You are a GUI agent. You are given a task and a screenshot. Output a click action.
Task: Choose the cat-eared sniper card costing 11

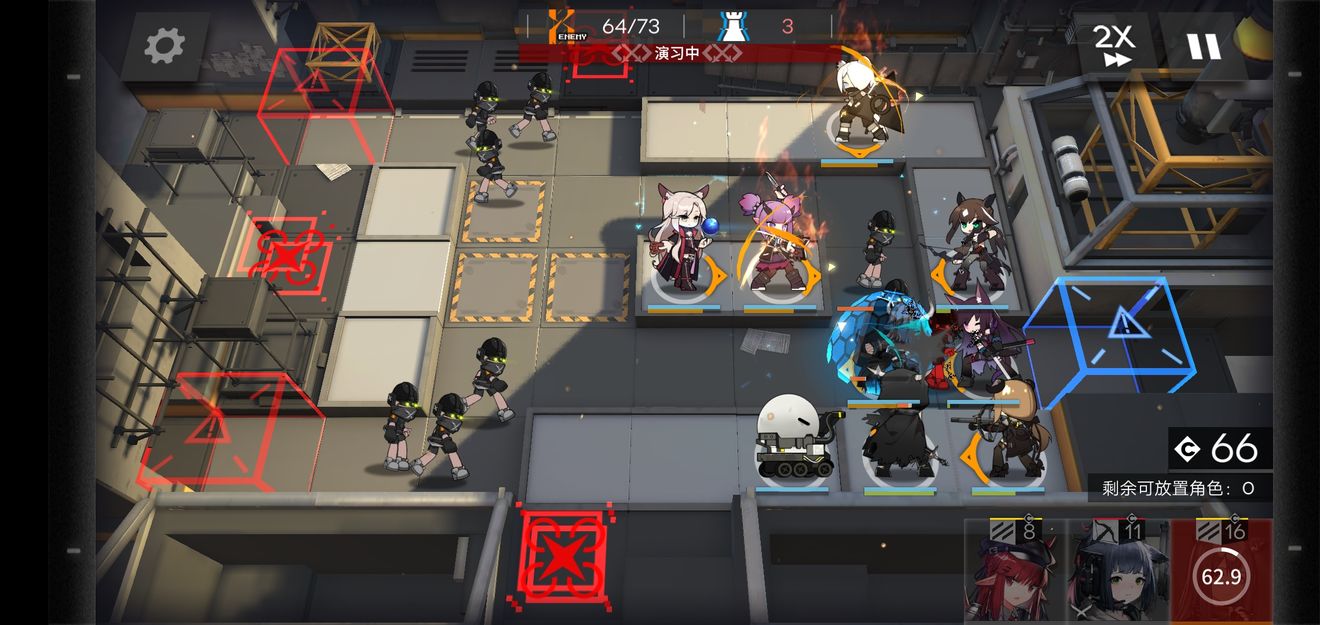click(x=1118, y=574)
